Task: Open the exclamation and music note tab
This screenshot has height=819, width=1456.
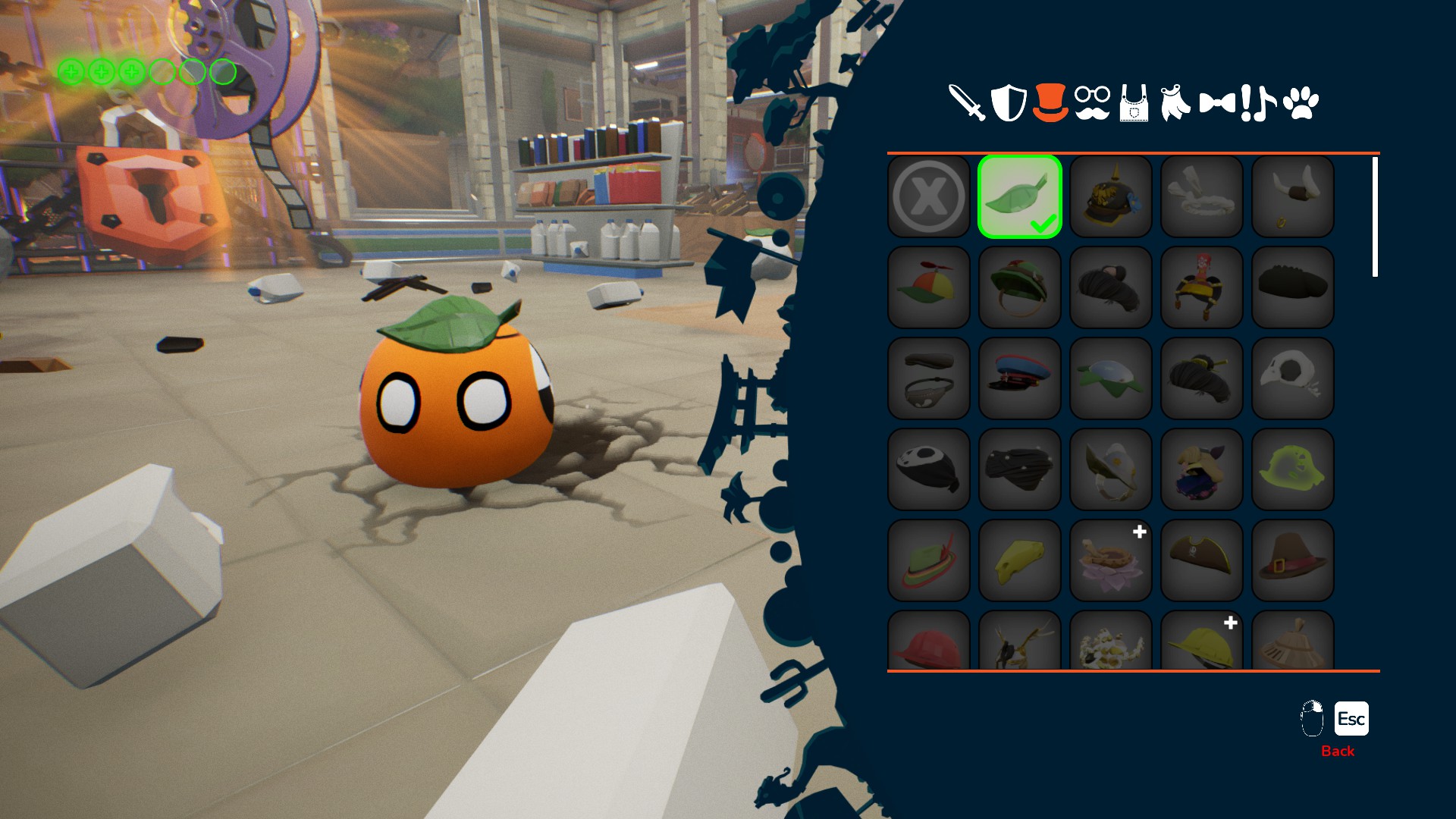Action: pyautogui.click(x=1258, y=103)
